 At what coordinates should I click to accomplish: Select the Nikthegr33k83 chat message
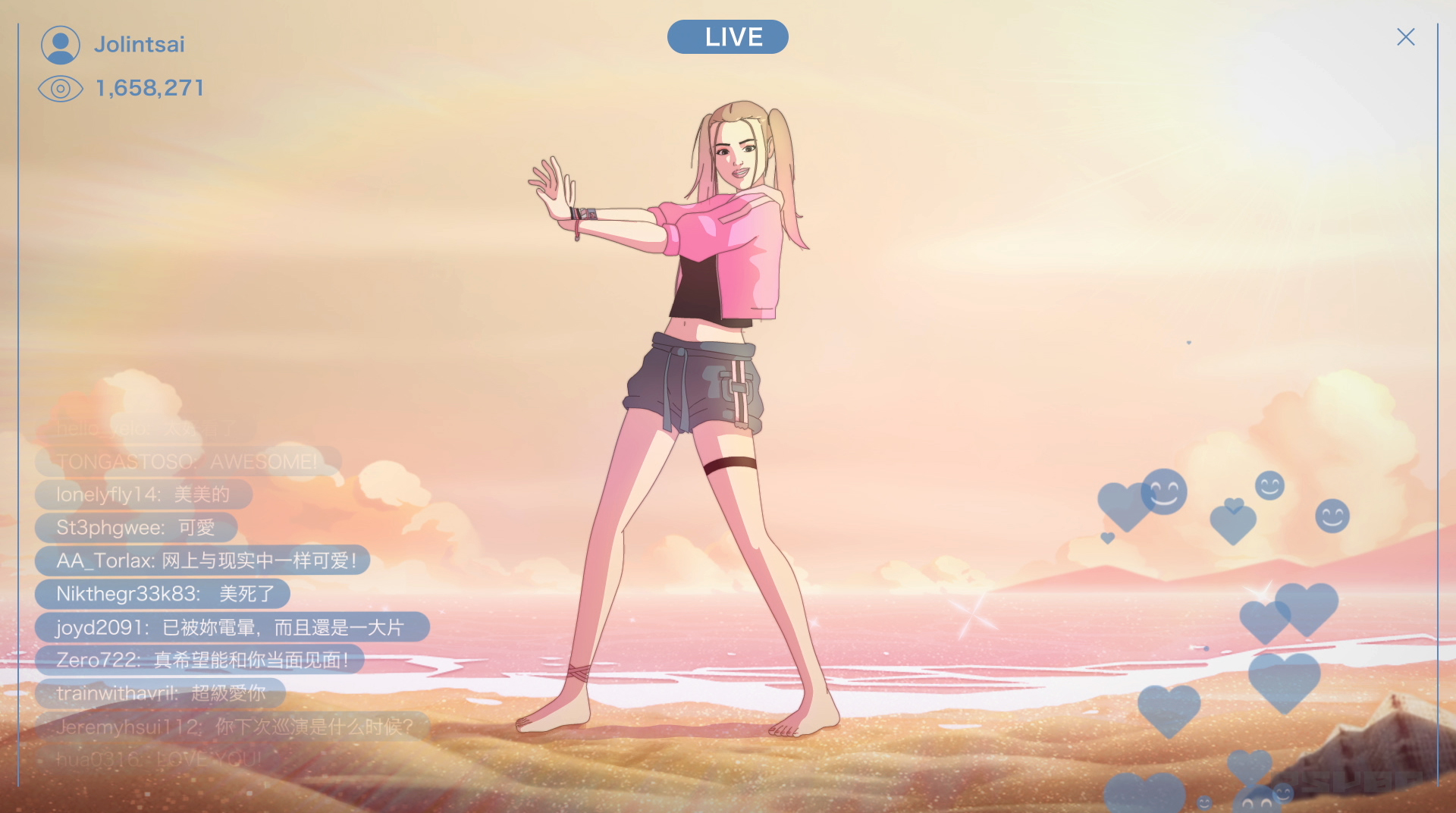click(x=162, y=594)
